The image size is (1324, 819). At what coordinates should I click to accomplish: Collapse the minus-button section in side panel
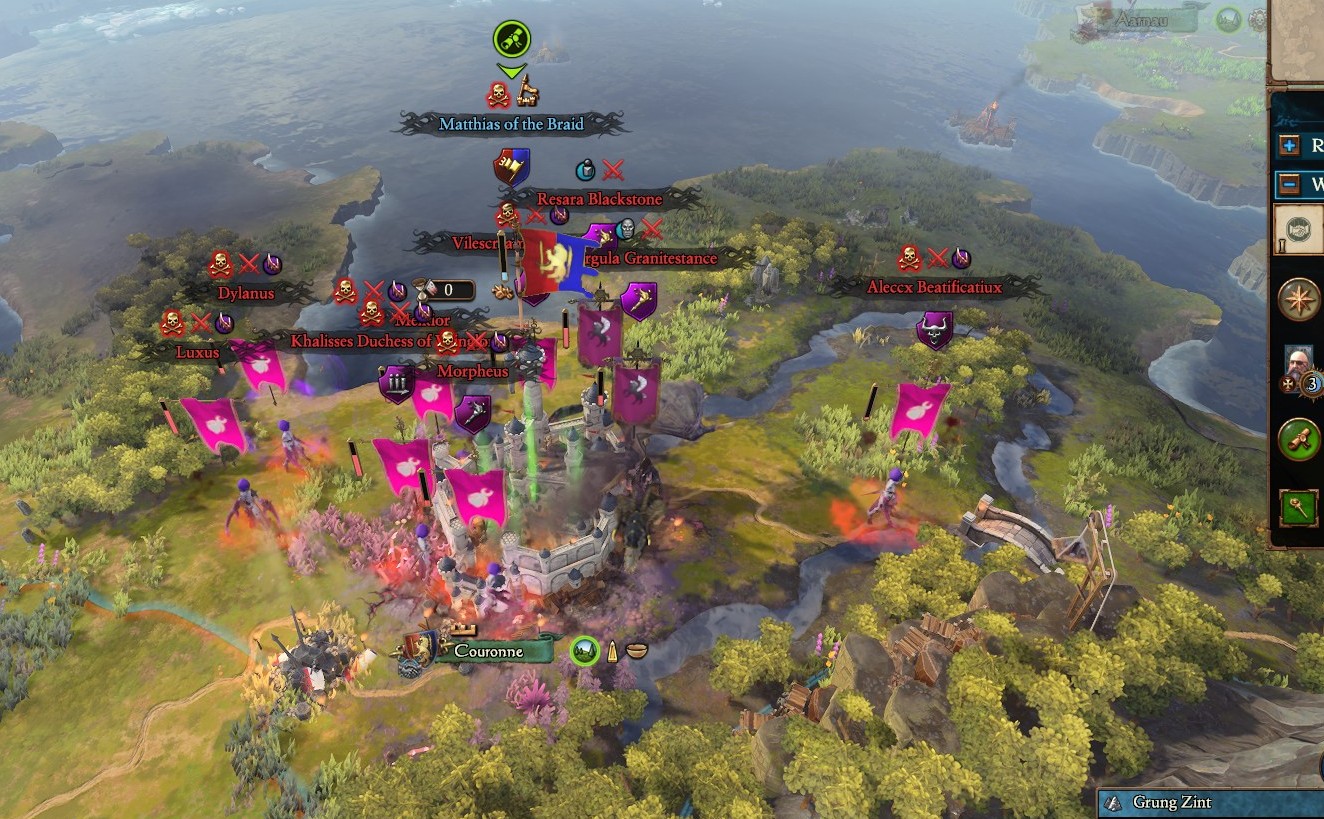point(1290,185)
